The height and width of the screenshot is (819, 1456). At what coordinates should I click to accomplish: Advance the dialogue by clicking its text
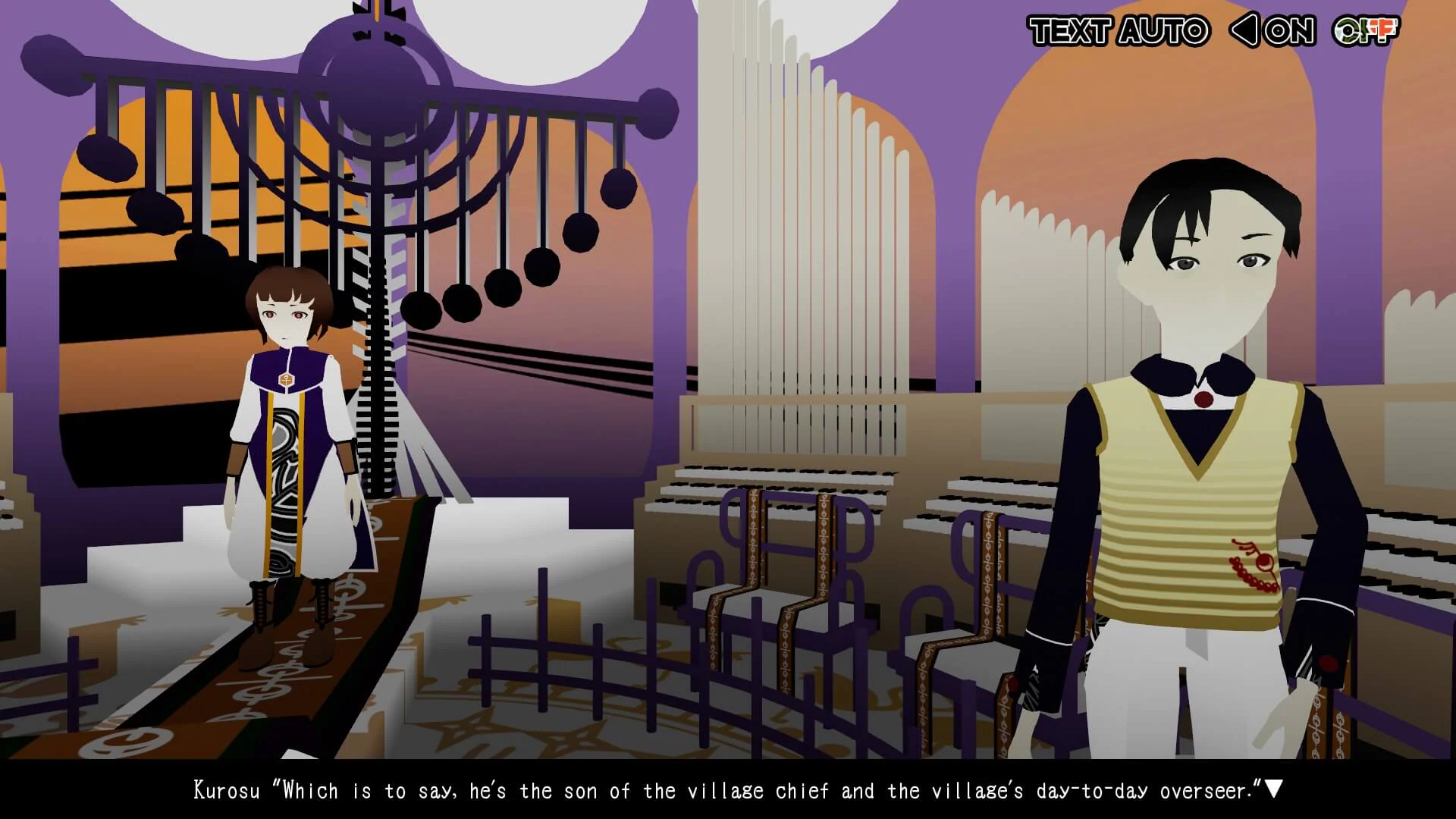tap(728, 790)
